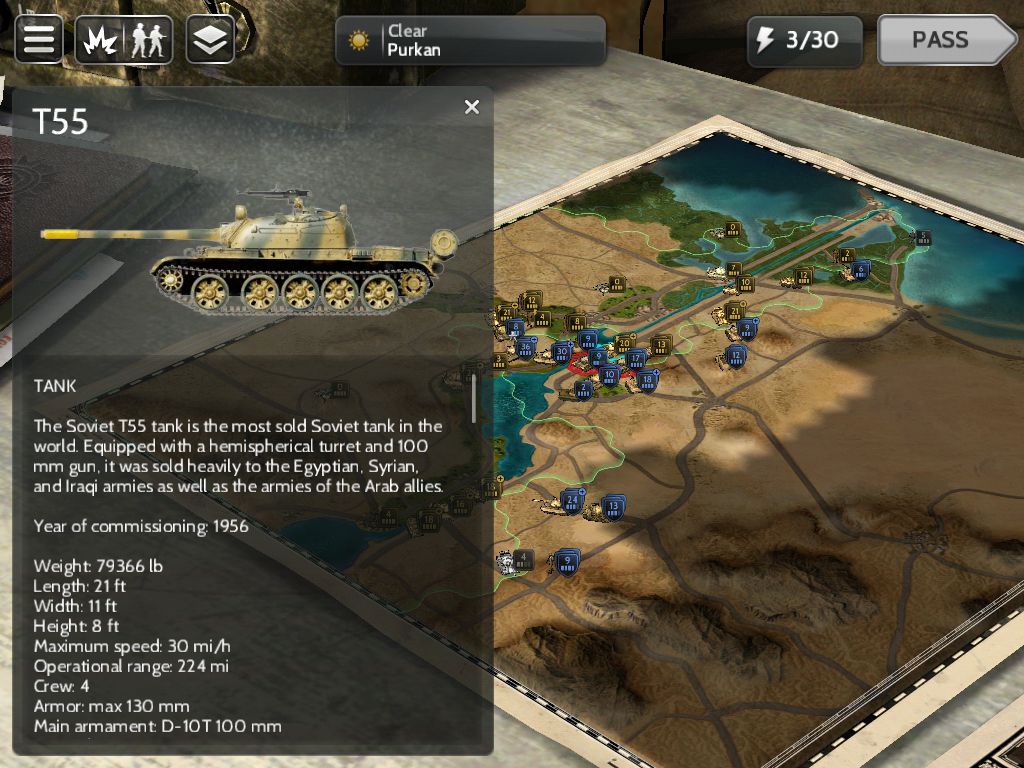
Task: Click the Clear weather Purkan panel
Action: (470, 41)
